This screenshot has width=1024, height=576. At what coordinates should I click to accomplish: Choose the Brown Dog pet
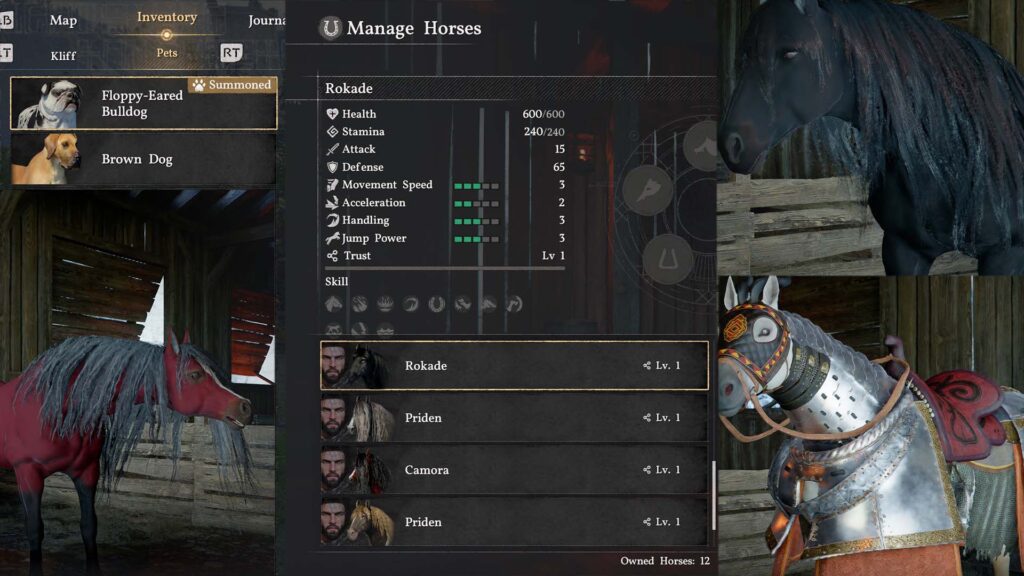click(143, 159)
